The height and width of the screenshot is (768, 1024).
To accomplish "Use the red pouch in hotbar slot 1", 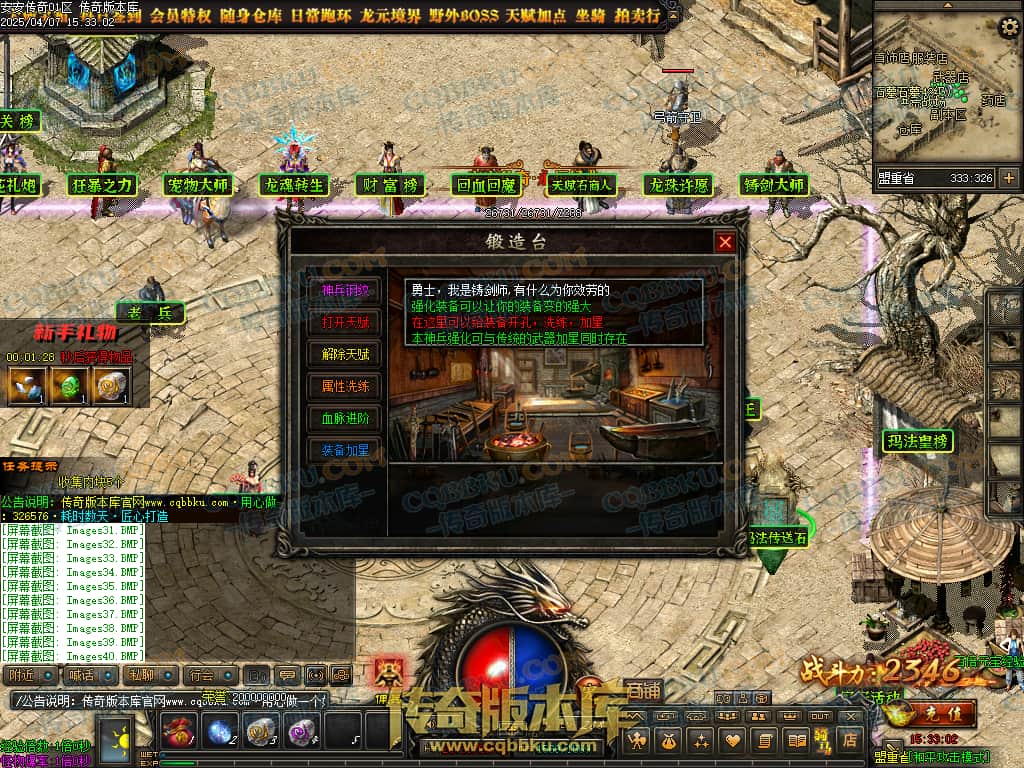I will point(178,732).
